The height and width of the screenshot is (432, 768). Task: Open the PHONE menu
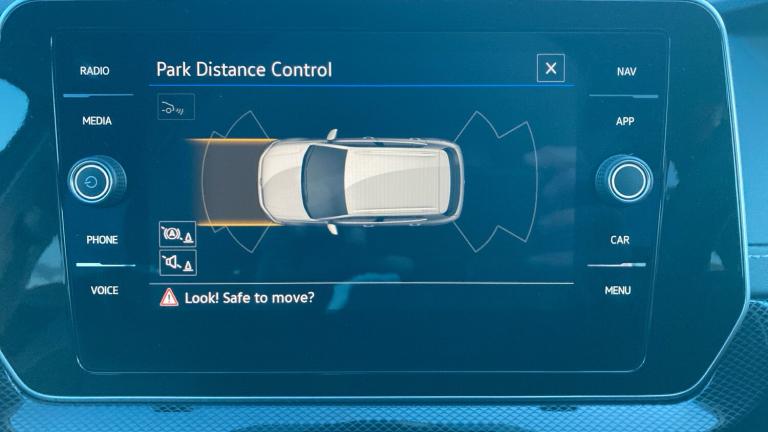coord(101,240)
